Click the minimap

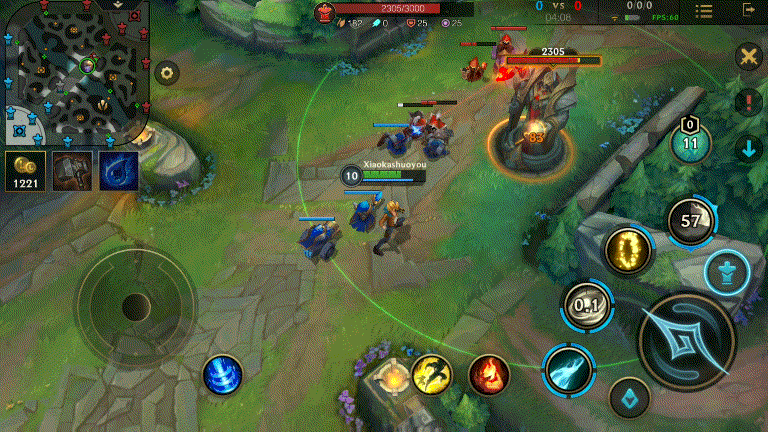(x=75, y=72)
